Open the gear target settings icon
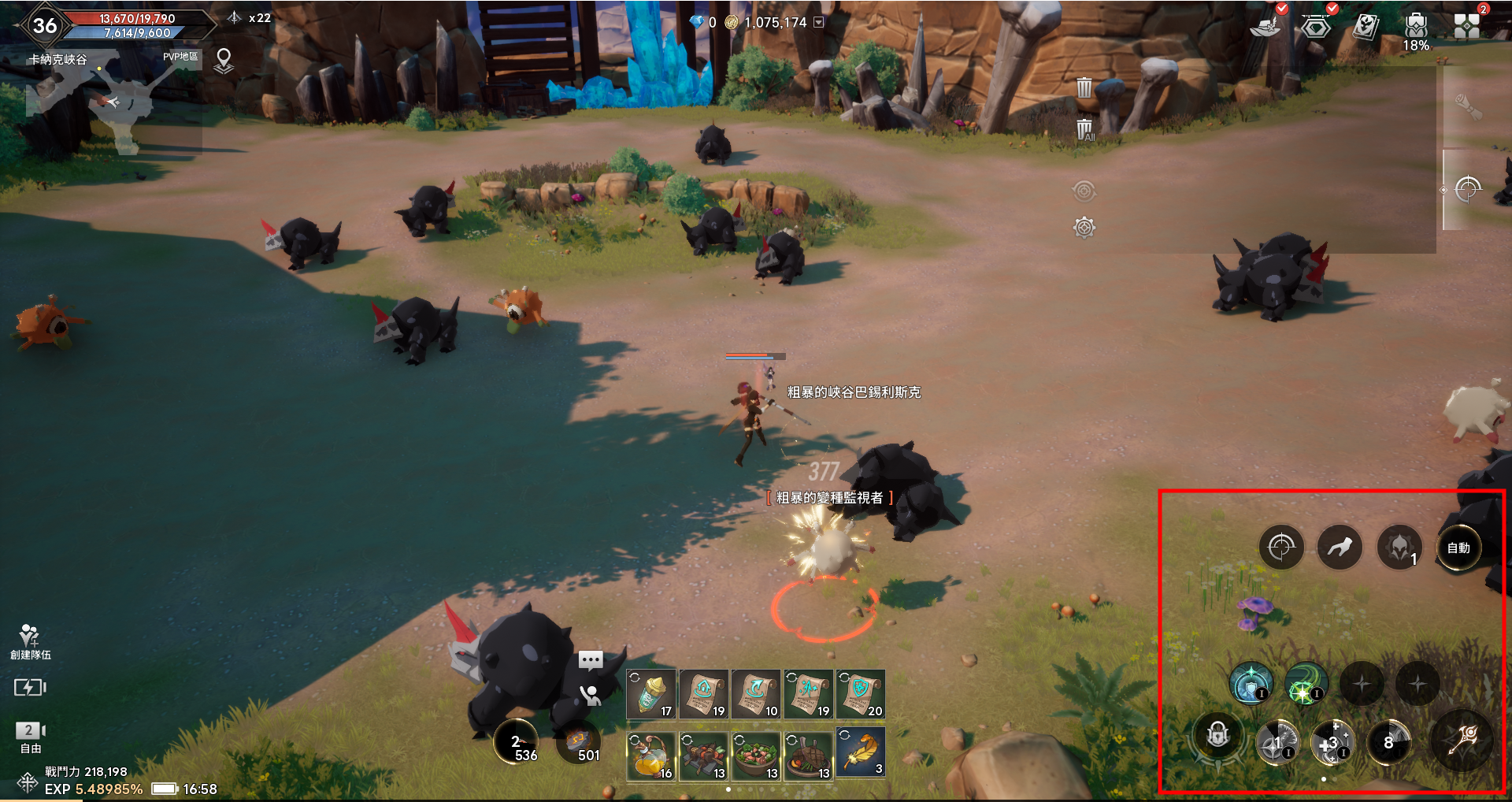 point(1084,228)
